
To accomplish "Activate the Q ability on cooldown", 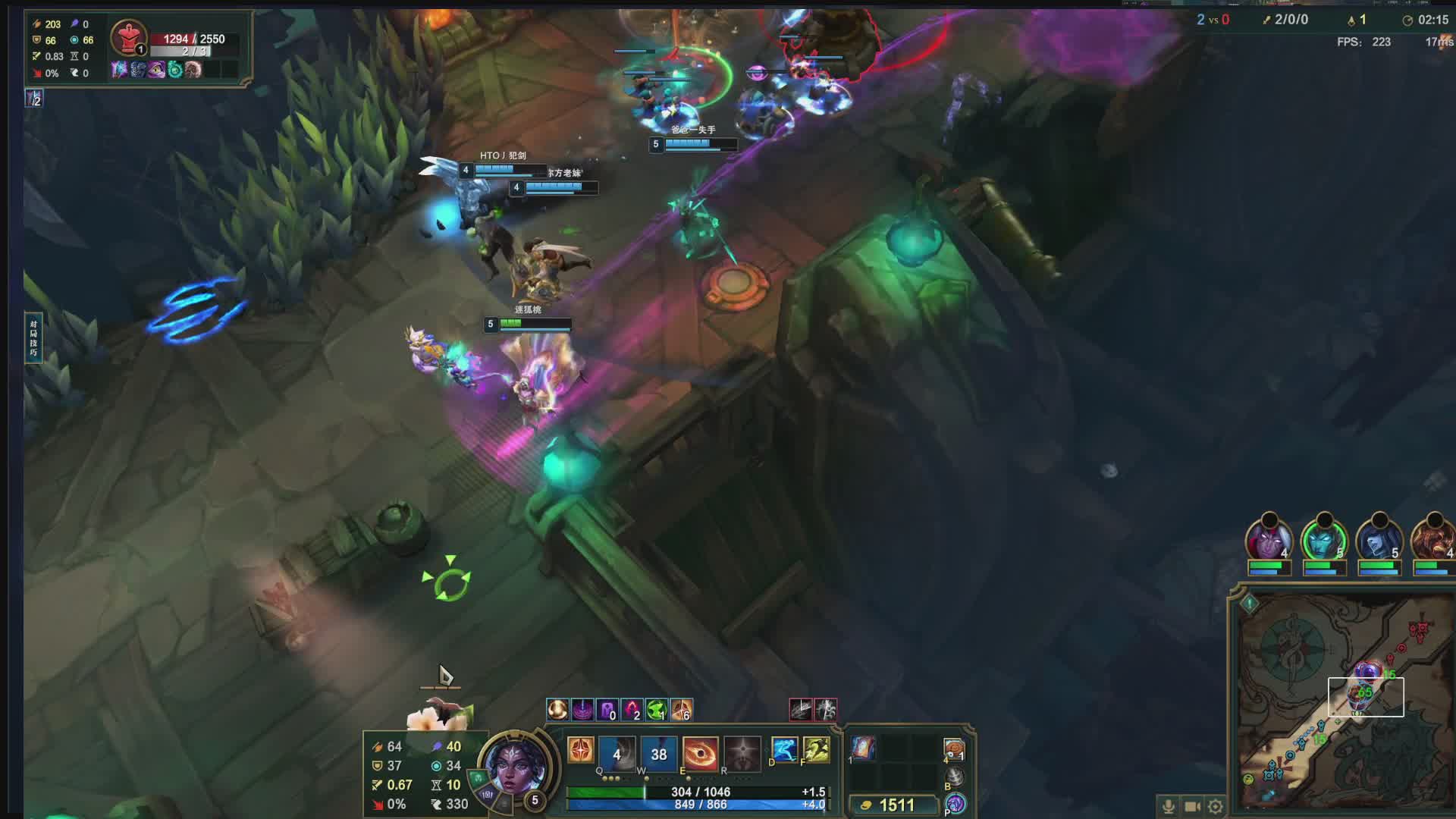I will click(x=616, y=753).
